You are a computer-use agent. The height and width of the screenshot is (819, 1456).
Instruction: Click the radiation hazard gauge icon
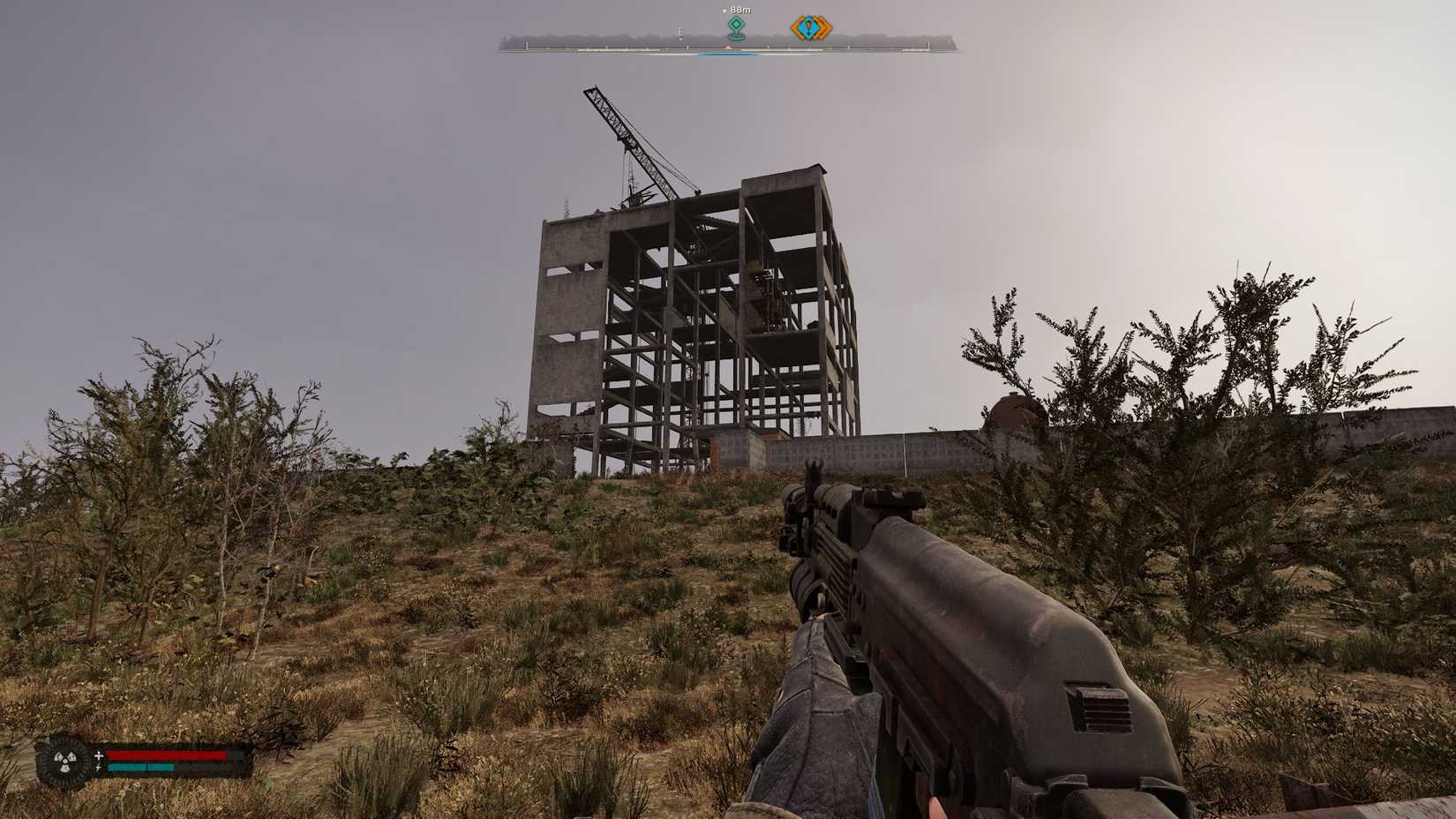click(65, 763)
